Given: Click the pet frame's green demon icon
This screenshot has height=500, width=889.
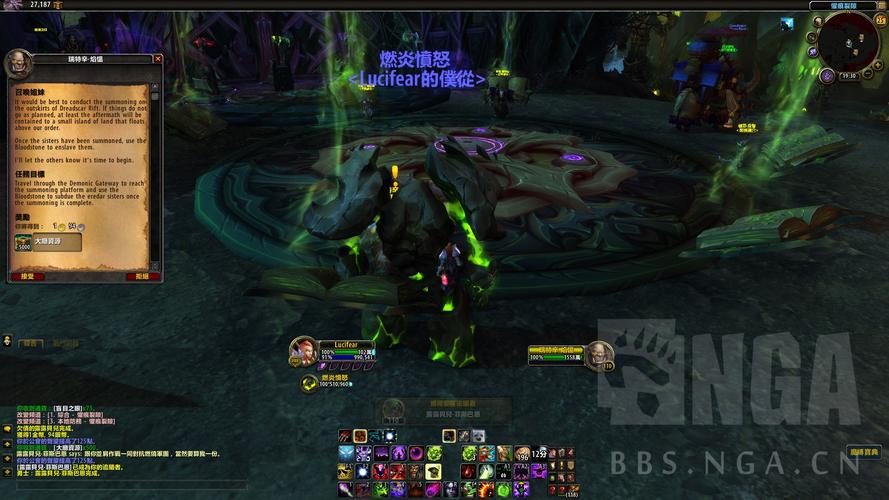Looking at the screenshot, I should tap(309, 382).
